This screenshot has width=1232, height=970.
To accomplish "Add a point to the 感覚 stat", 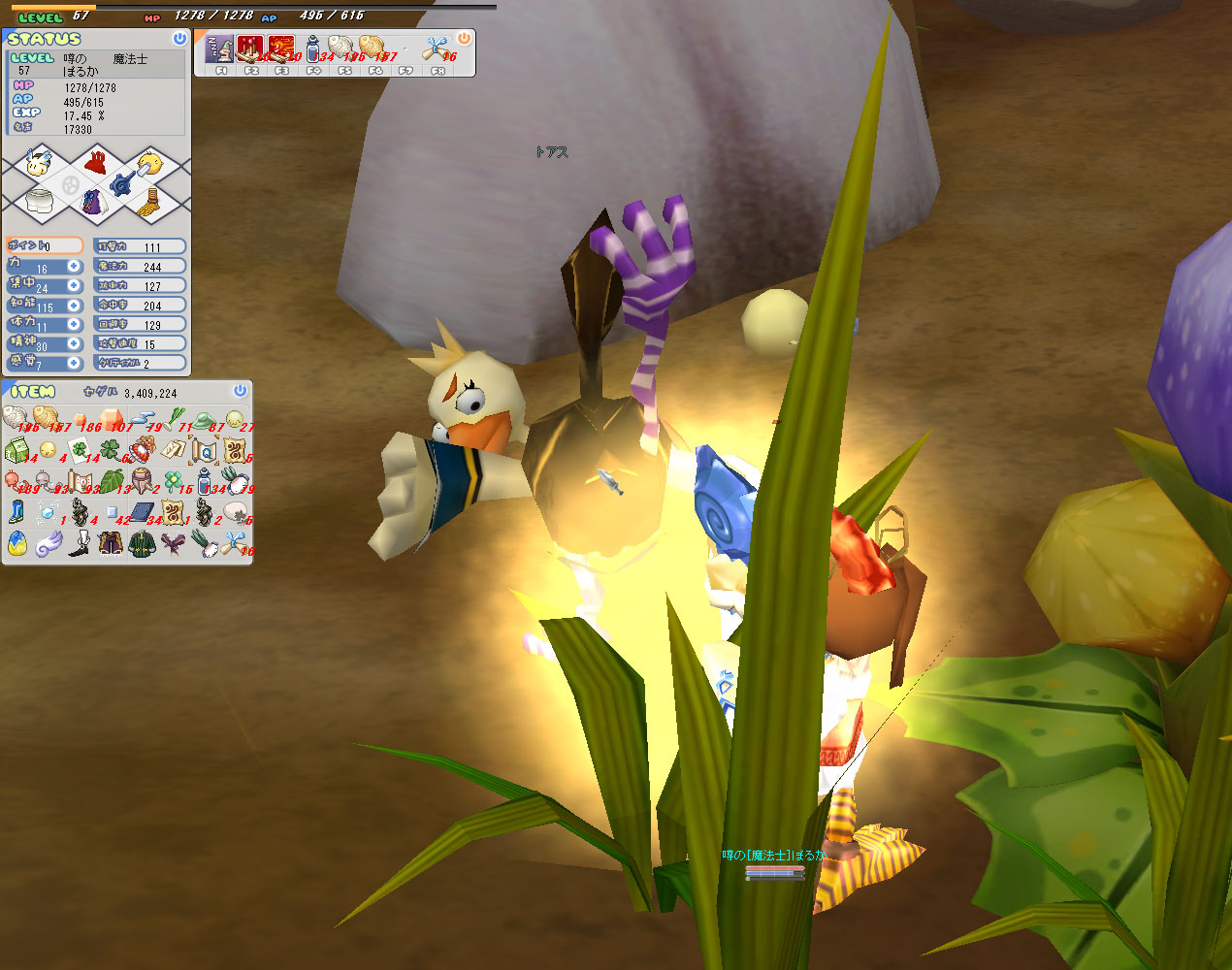I will 74,364.
